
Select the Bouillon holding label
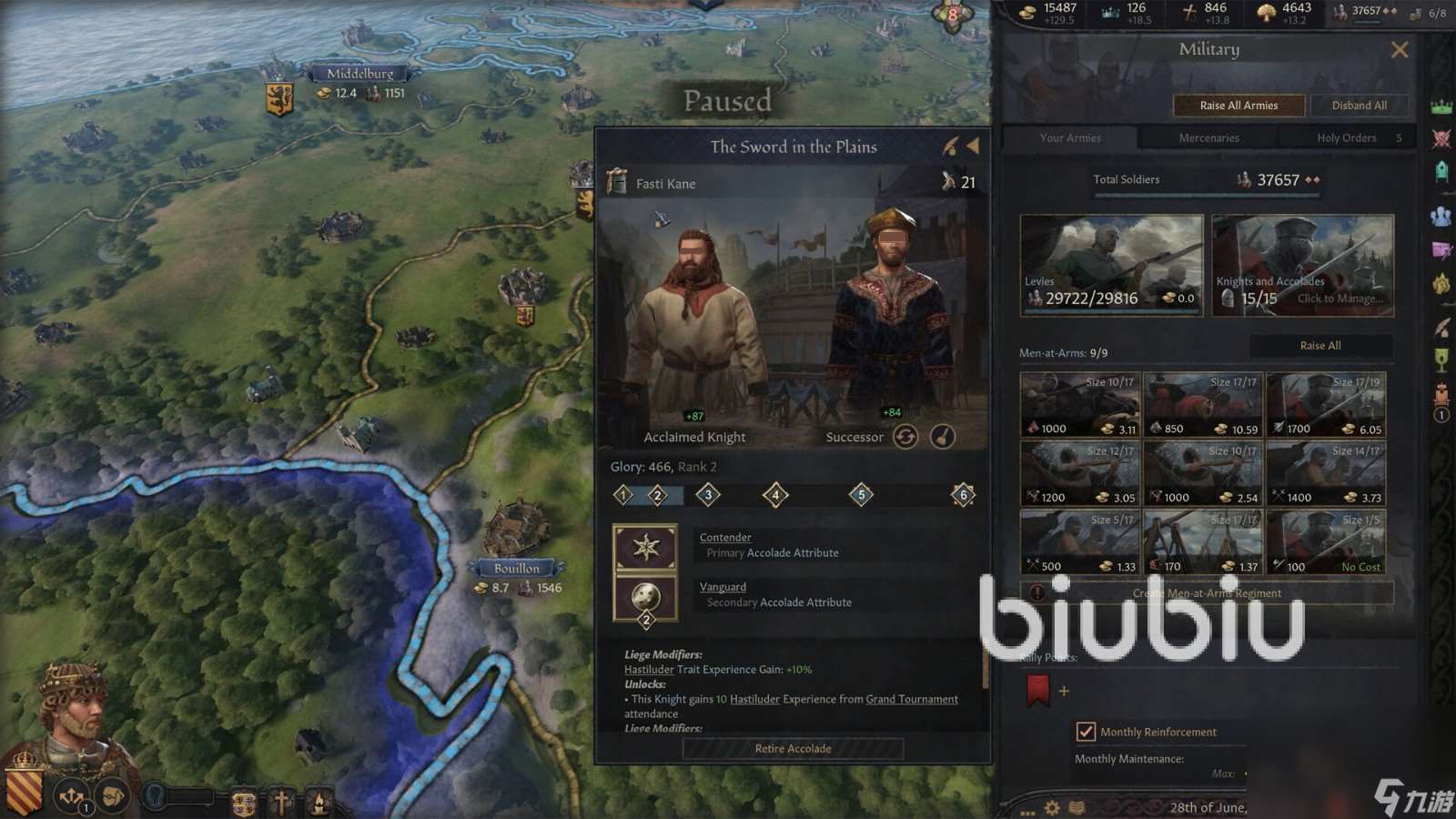(x=517, y=569)
